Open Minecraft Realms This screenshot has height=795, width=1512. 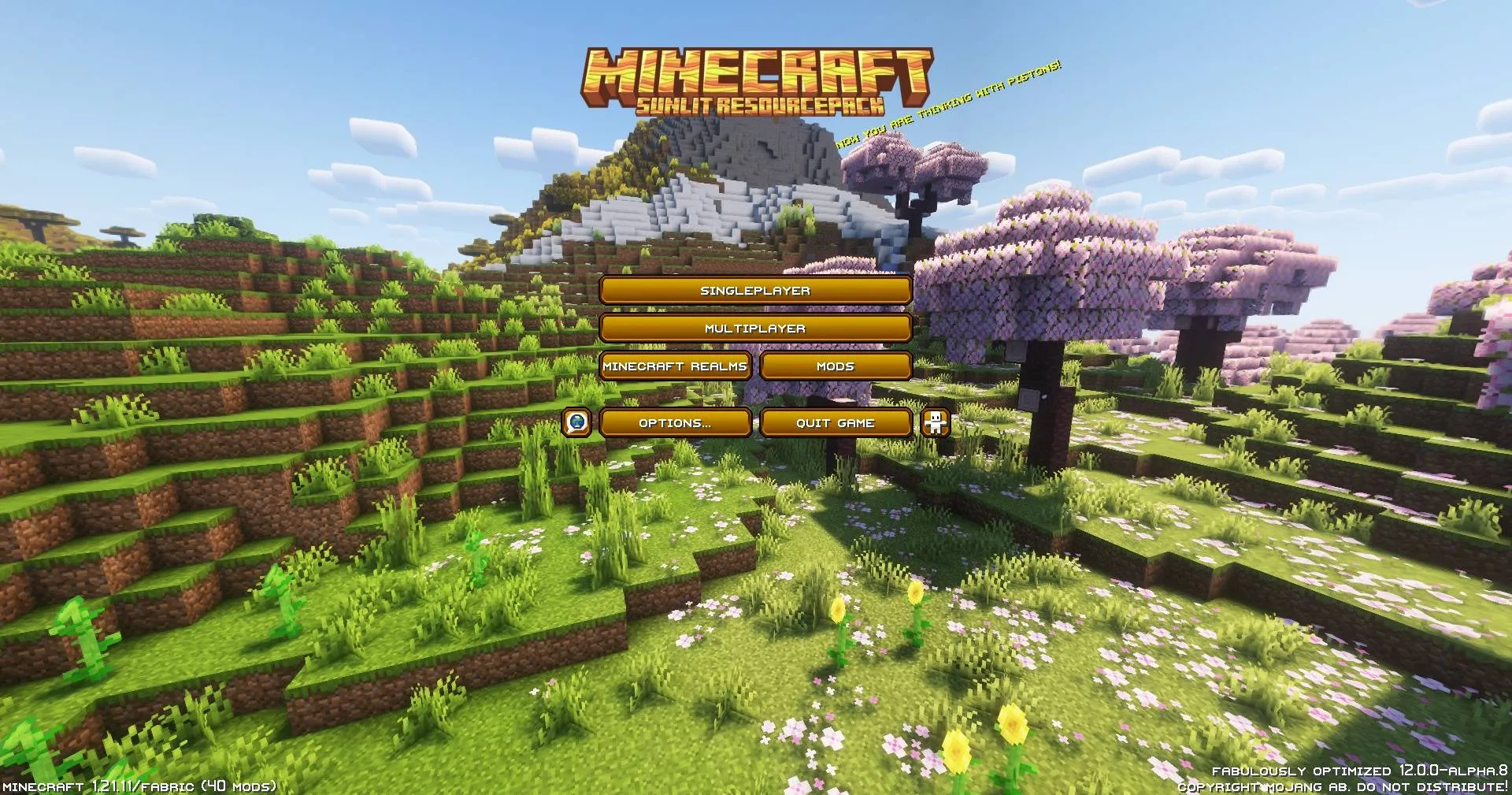(676, 366)
